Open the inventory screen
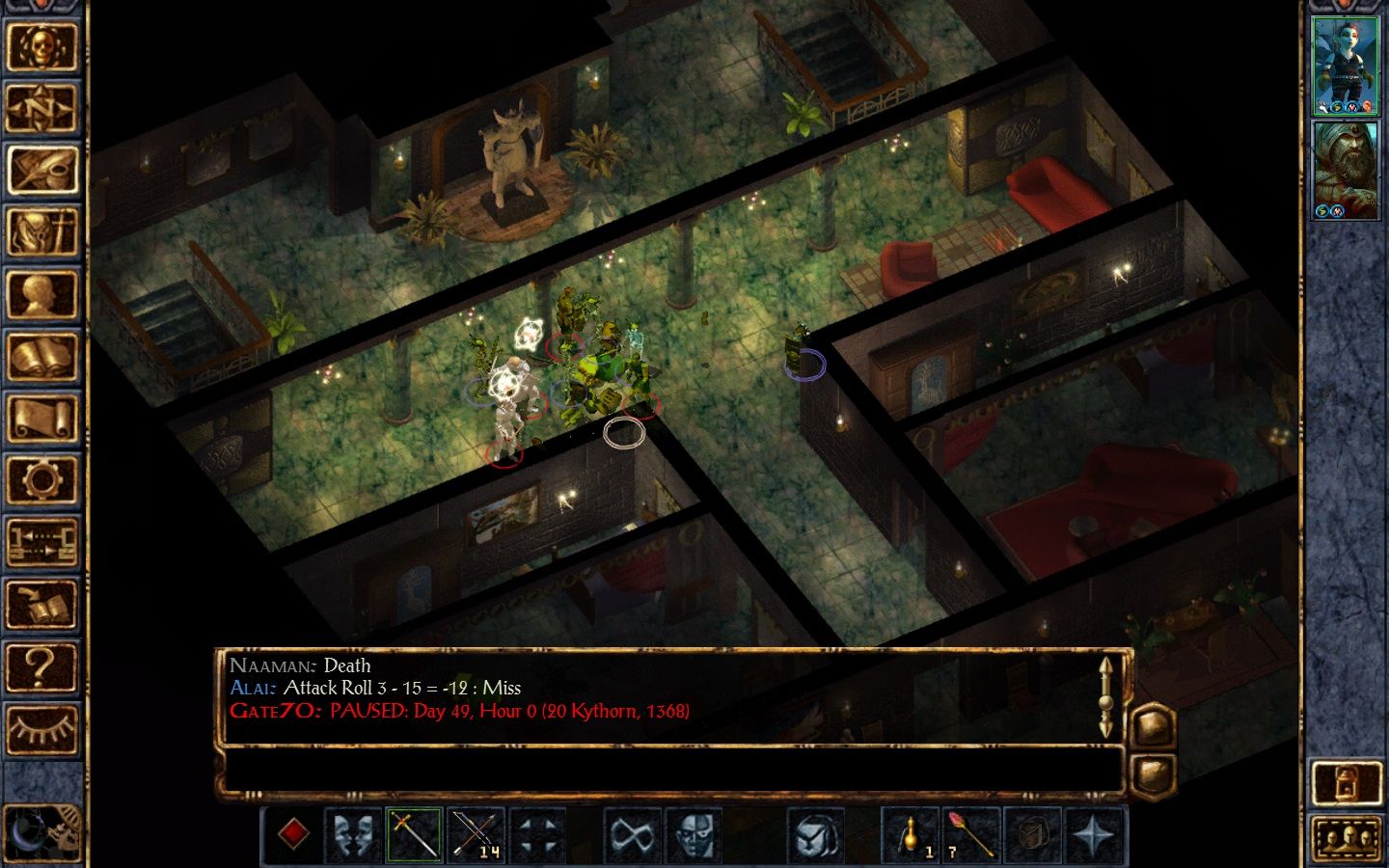The width and height of the screenshot is (1389, 868). 41,232
